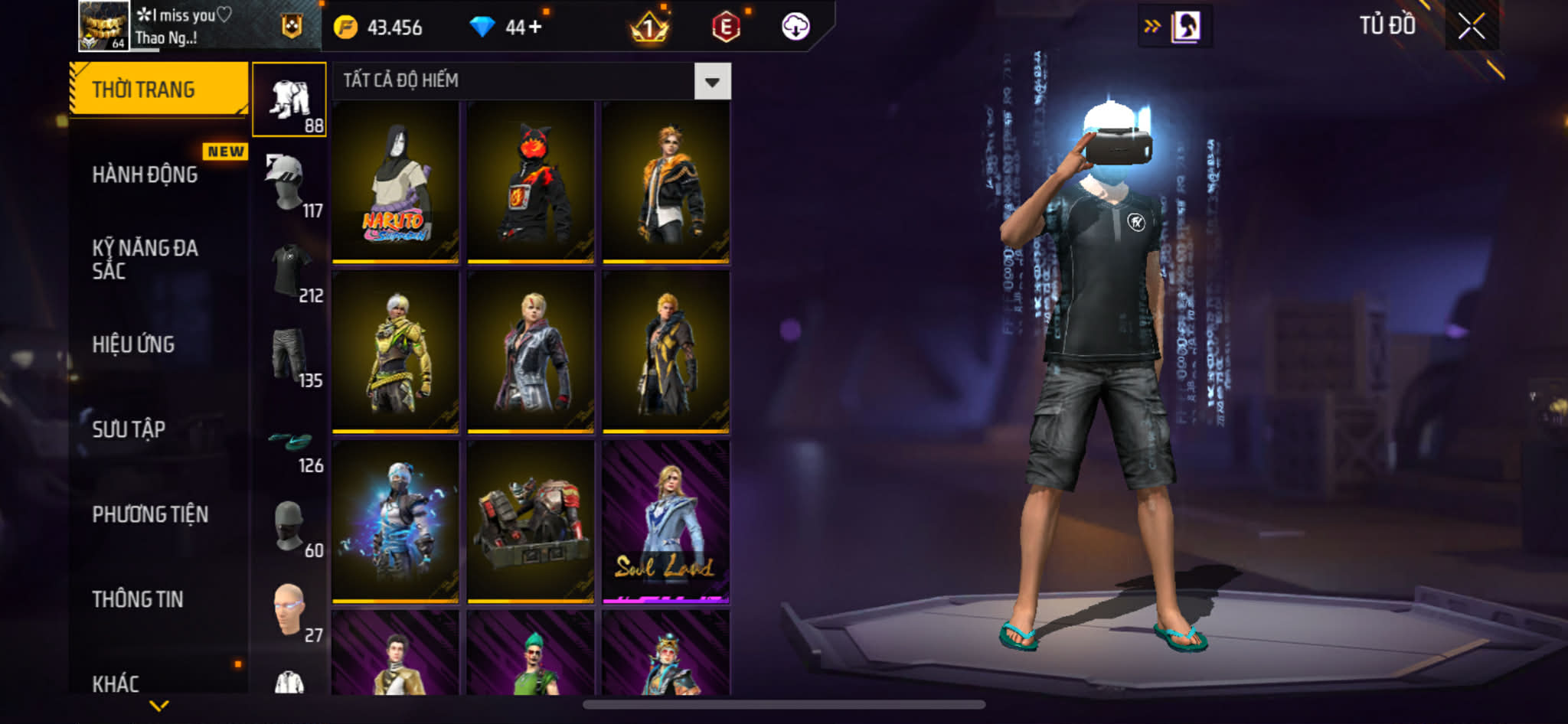The height and width of the screenshot is (724, 1568).
Task: Select the Naruto Shippuden outfit thumbnail
Action: 395,182
